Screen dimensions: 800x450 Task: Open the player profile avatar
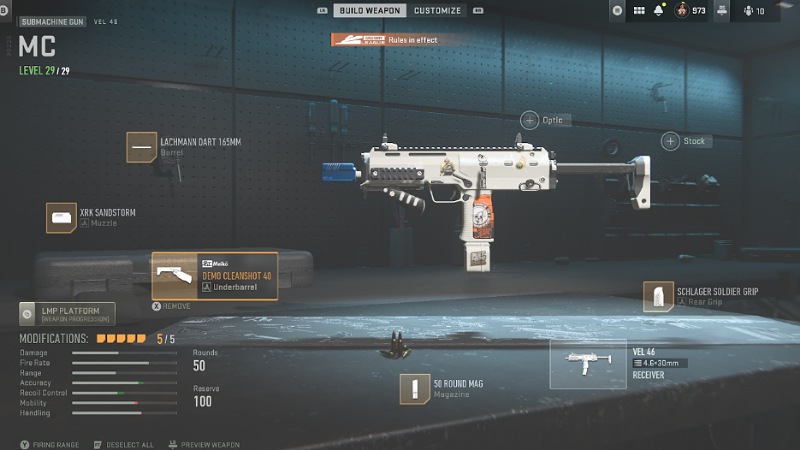[683, 11]
